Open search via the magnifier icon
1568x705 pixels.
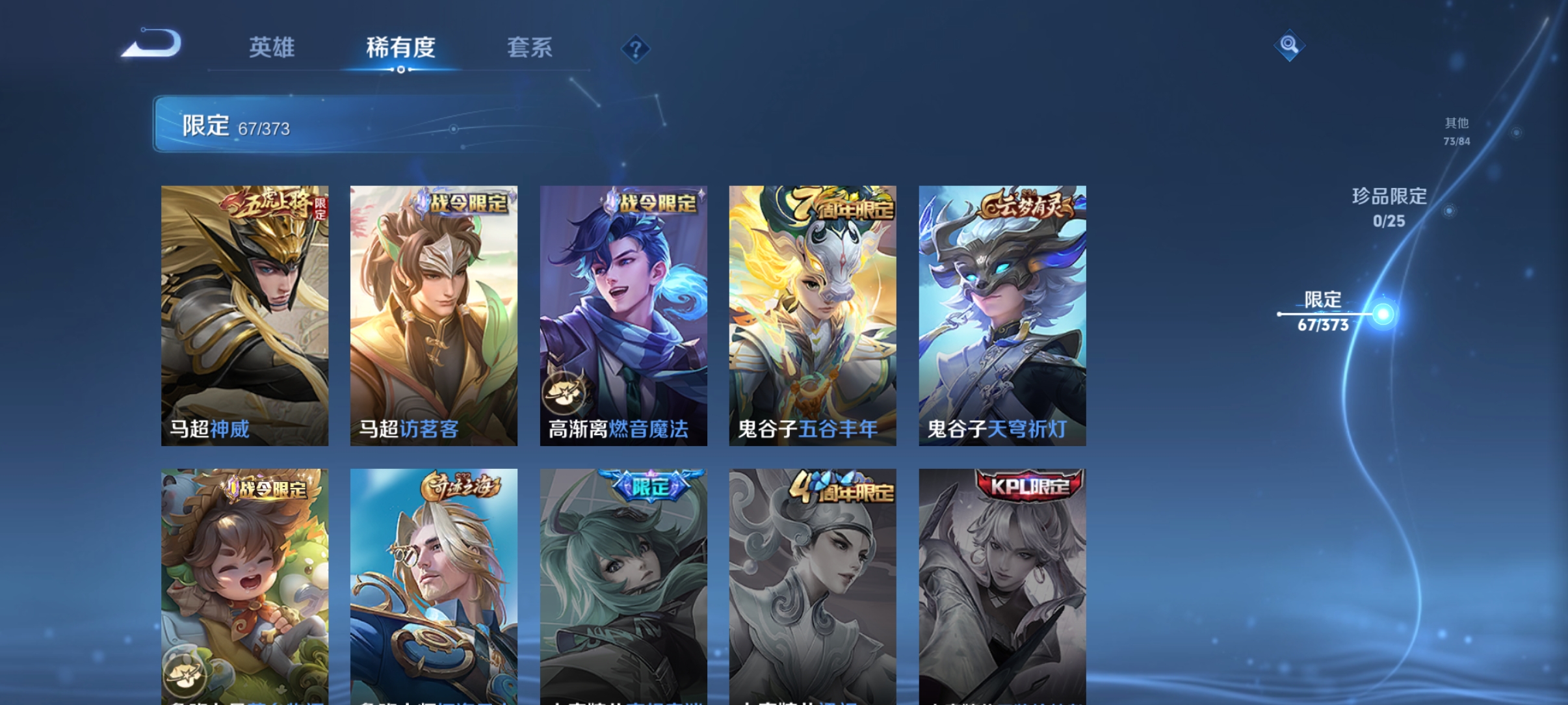click(x=1290, y=46)
